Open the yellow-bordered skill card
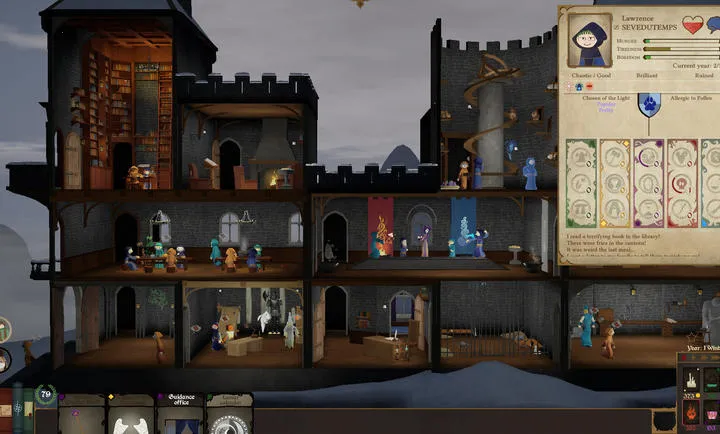The width and height of the screenshot is (720, 434). coord(614,183)
